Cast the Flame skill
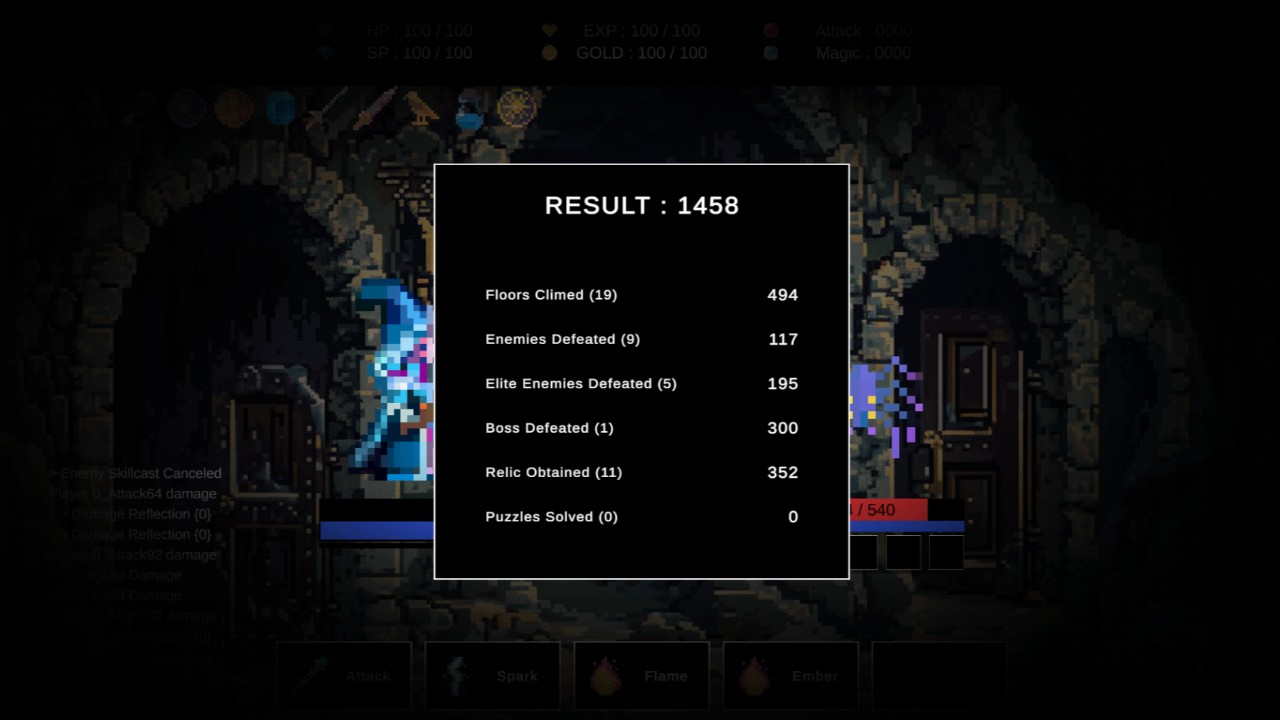 (x=641, y=676)
